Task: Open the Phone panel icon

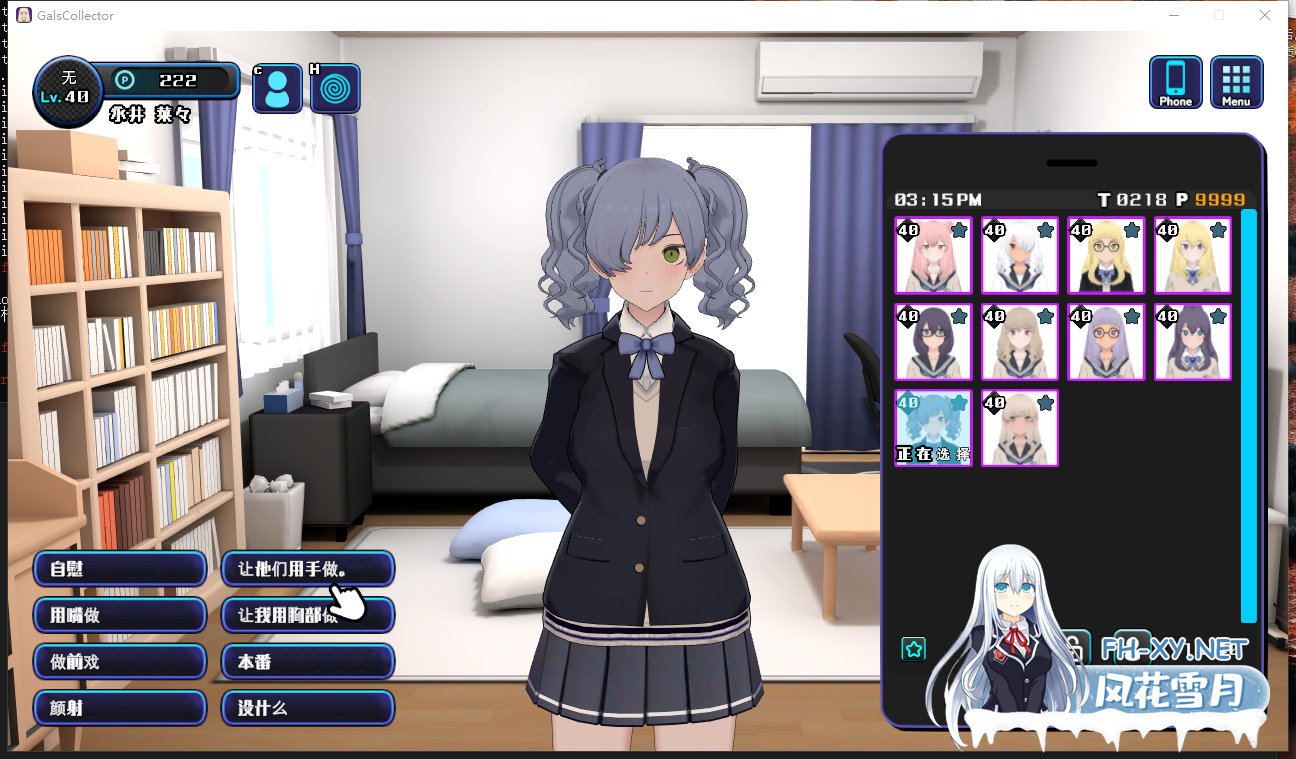Action: 1175,82
